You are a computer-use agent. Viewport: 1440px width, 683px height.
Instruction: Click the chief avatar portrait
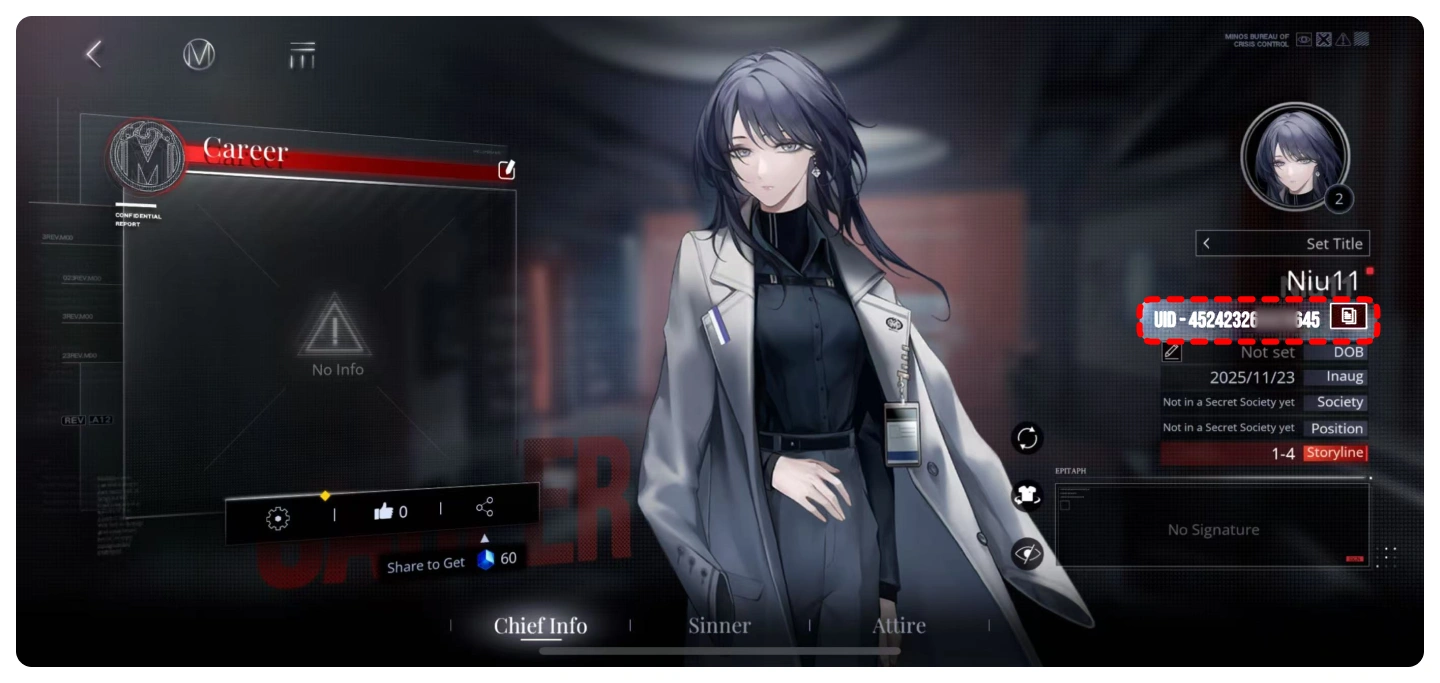point(1294,156)
